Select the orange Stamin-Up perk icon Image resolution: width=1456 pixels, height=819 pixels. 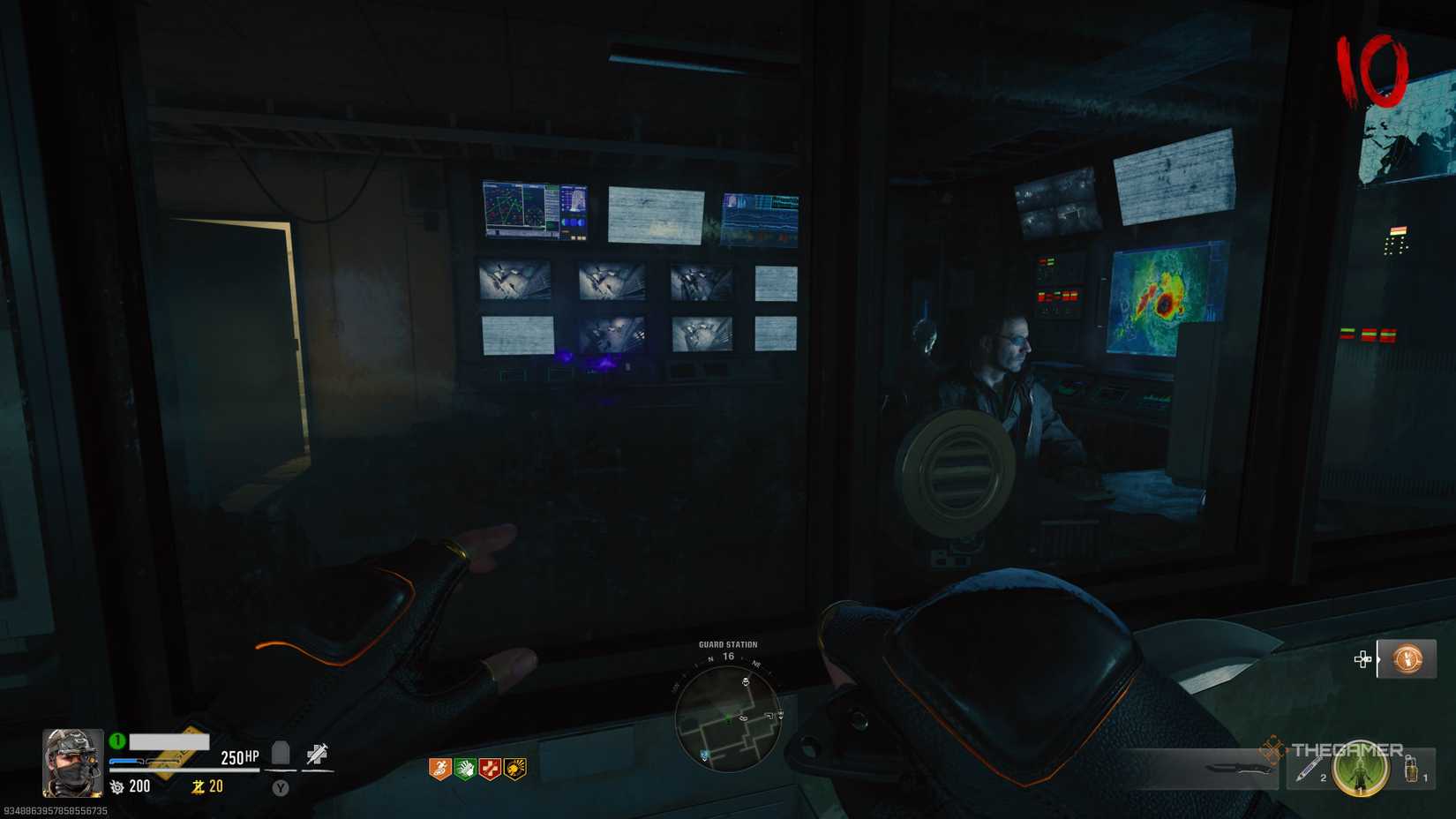coord(439,770)
